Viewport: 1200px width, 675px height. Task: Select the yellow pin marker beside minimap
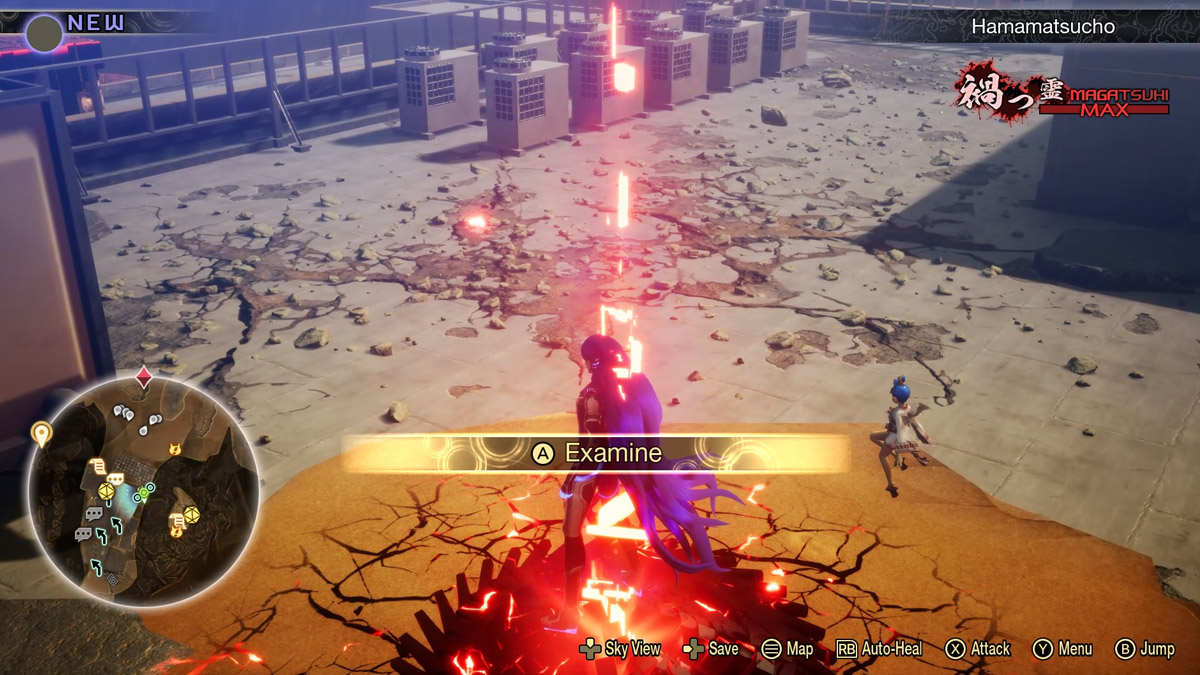pyautogui.click(x=41, y=433)
